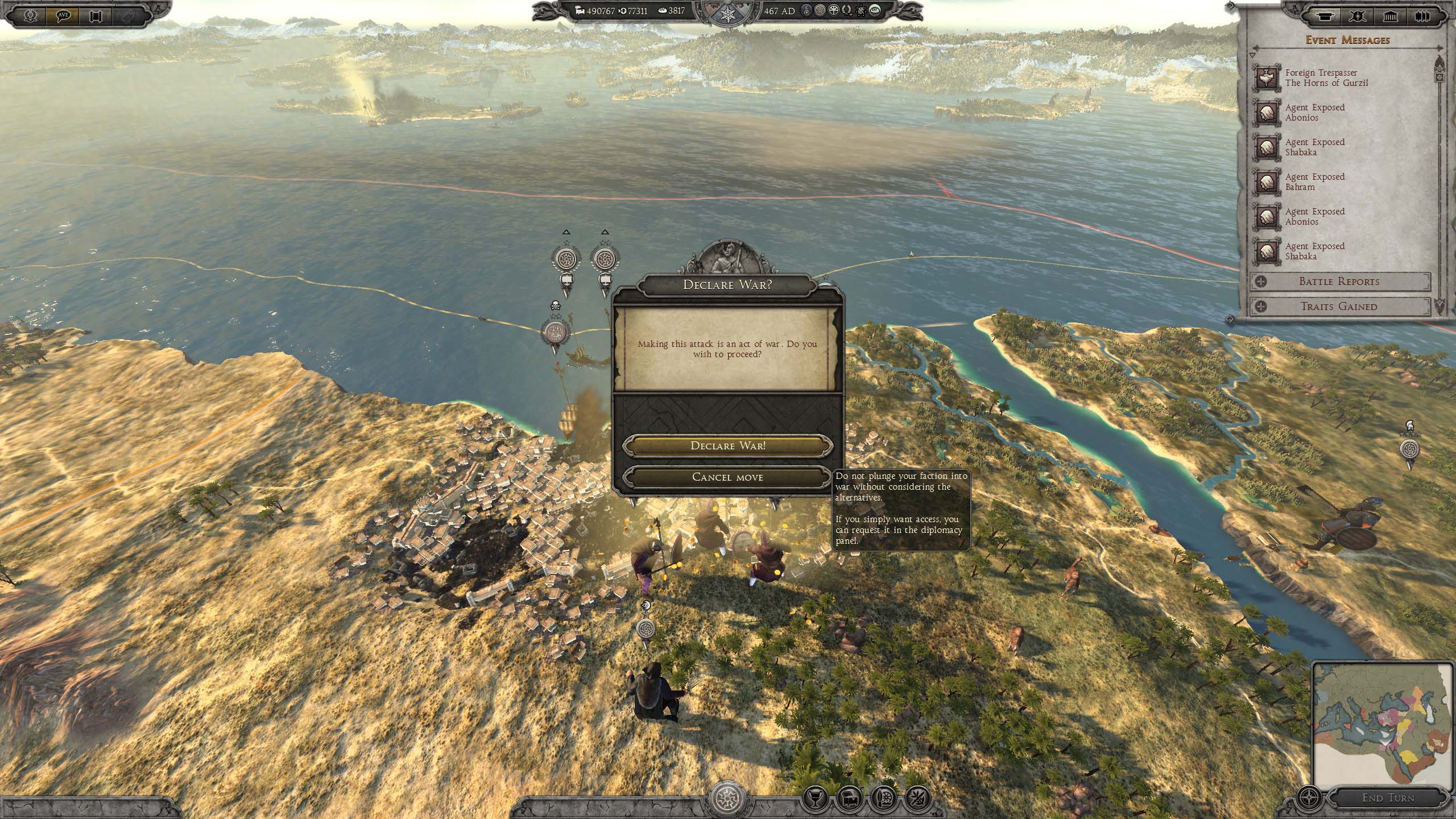Screen dimensions: 1456x819
Task: Open the AVE speech bubble advisor button
Action: click(x=63, y=15)
